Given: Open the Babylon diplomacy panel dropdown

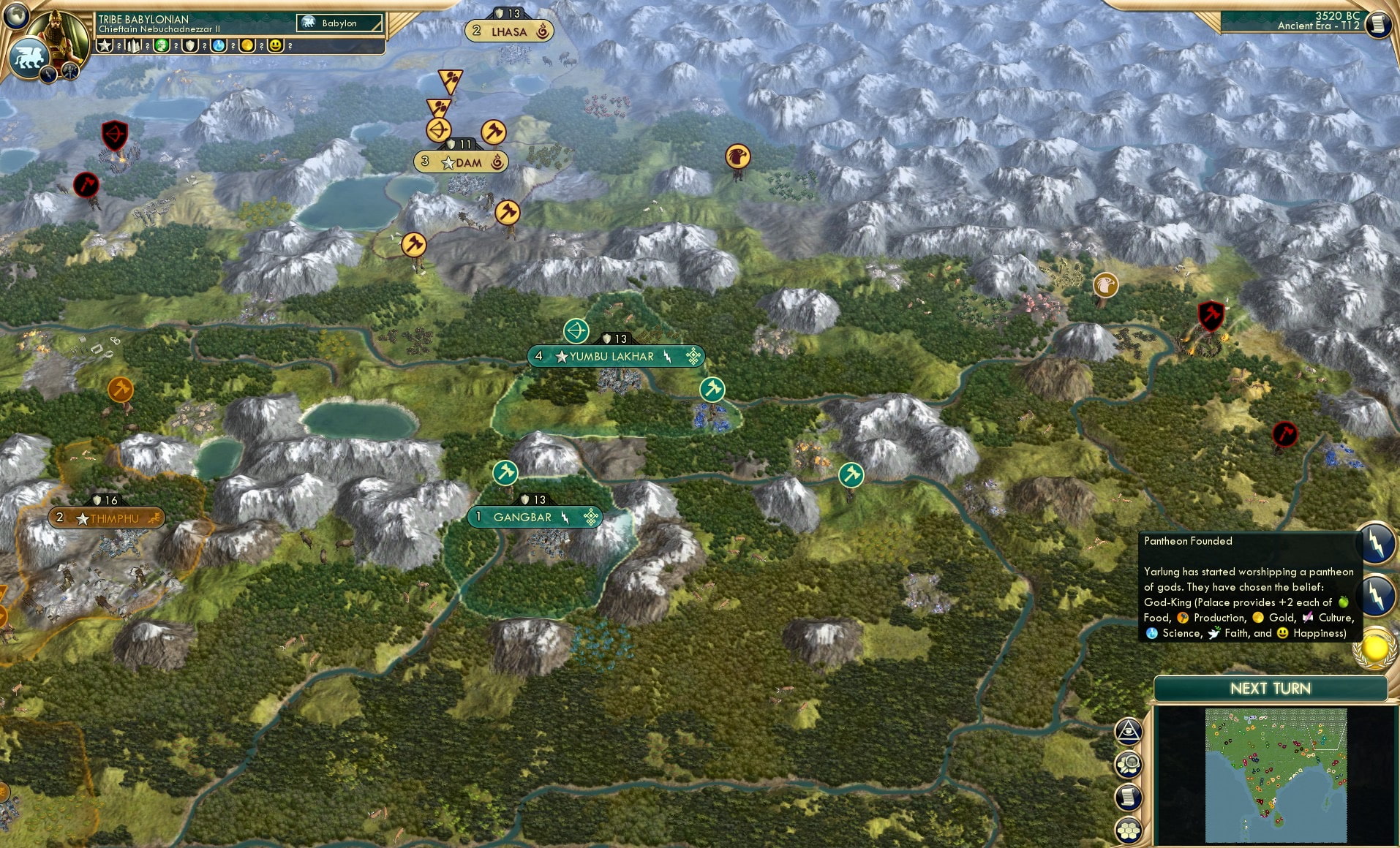Looking at the screenshot, I should [x=339, y=23].
